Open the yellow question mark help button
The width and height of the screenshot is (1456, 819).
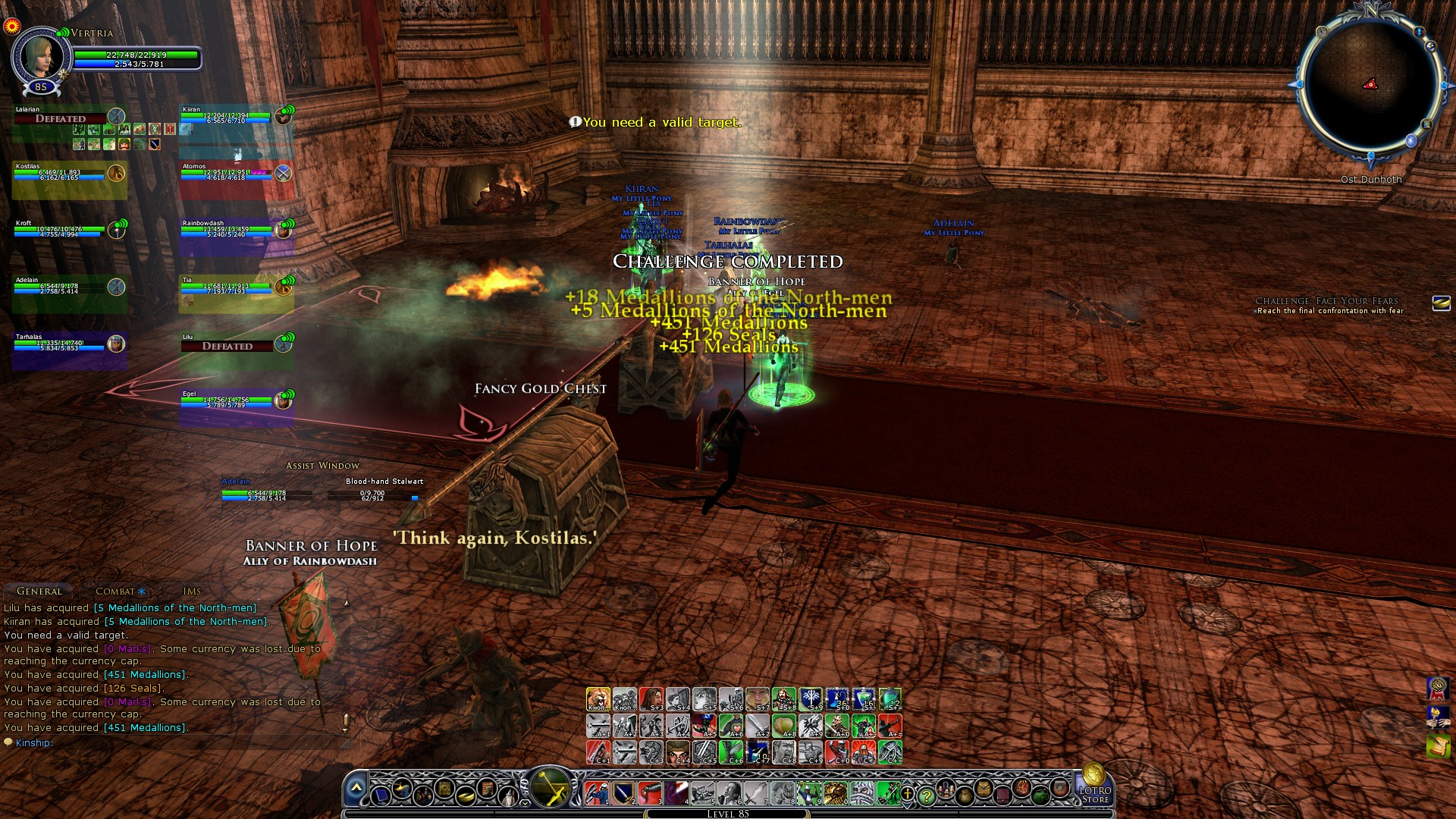click(x=926, y=795)
